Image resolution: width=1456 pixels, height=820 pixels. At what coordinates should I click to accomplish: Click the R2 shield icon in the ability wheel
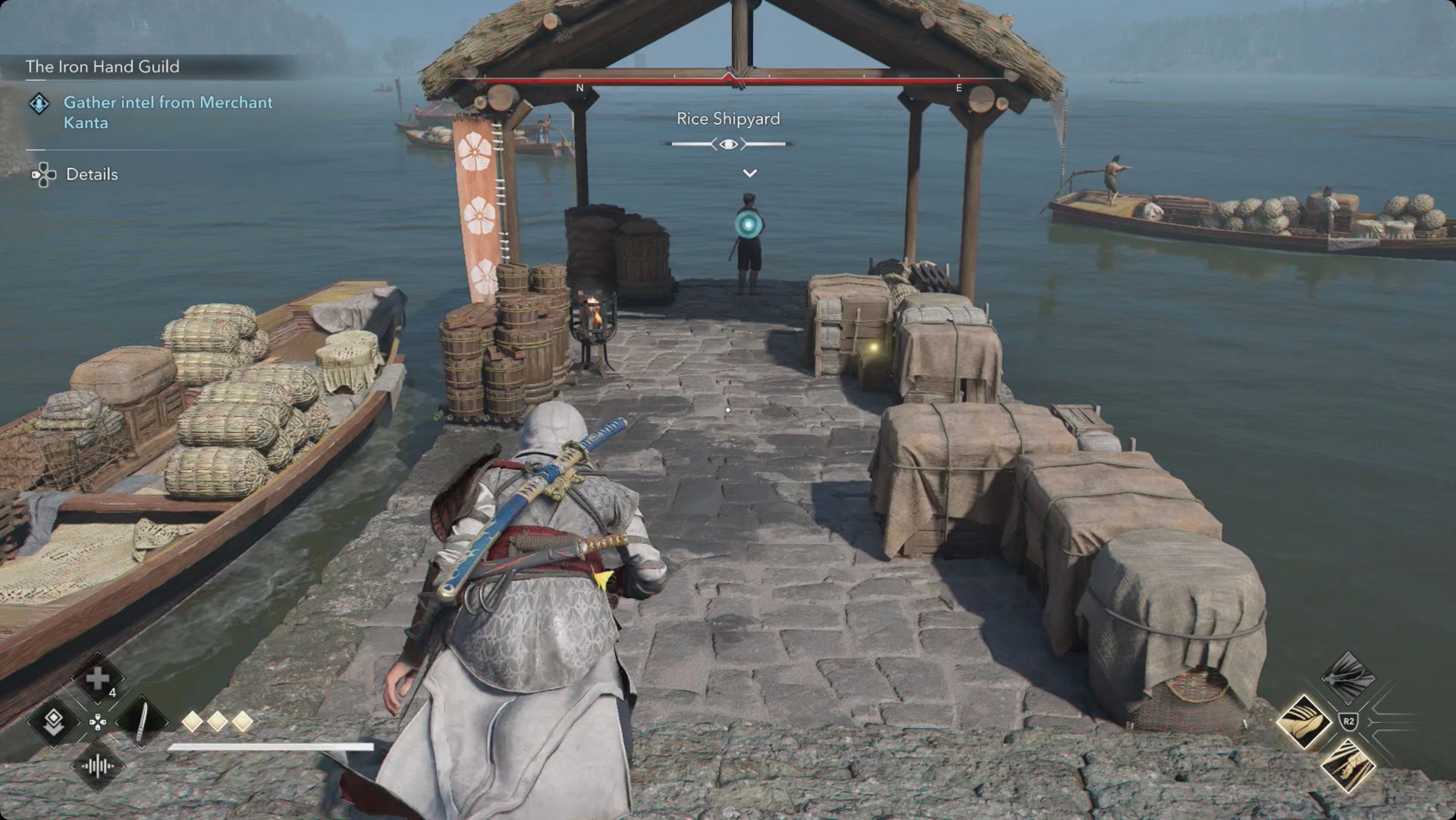(x=1349, y=722)
